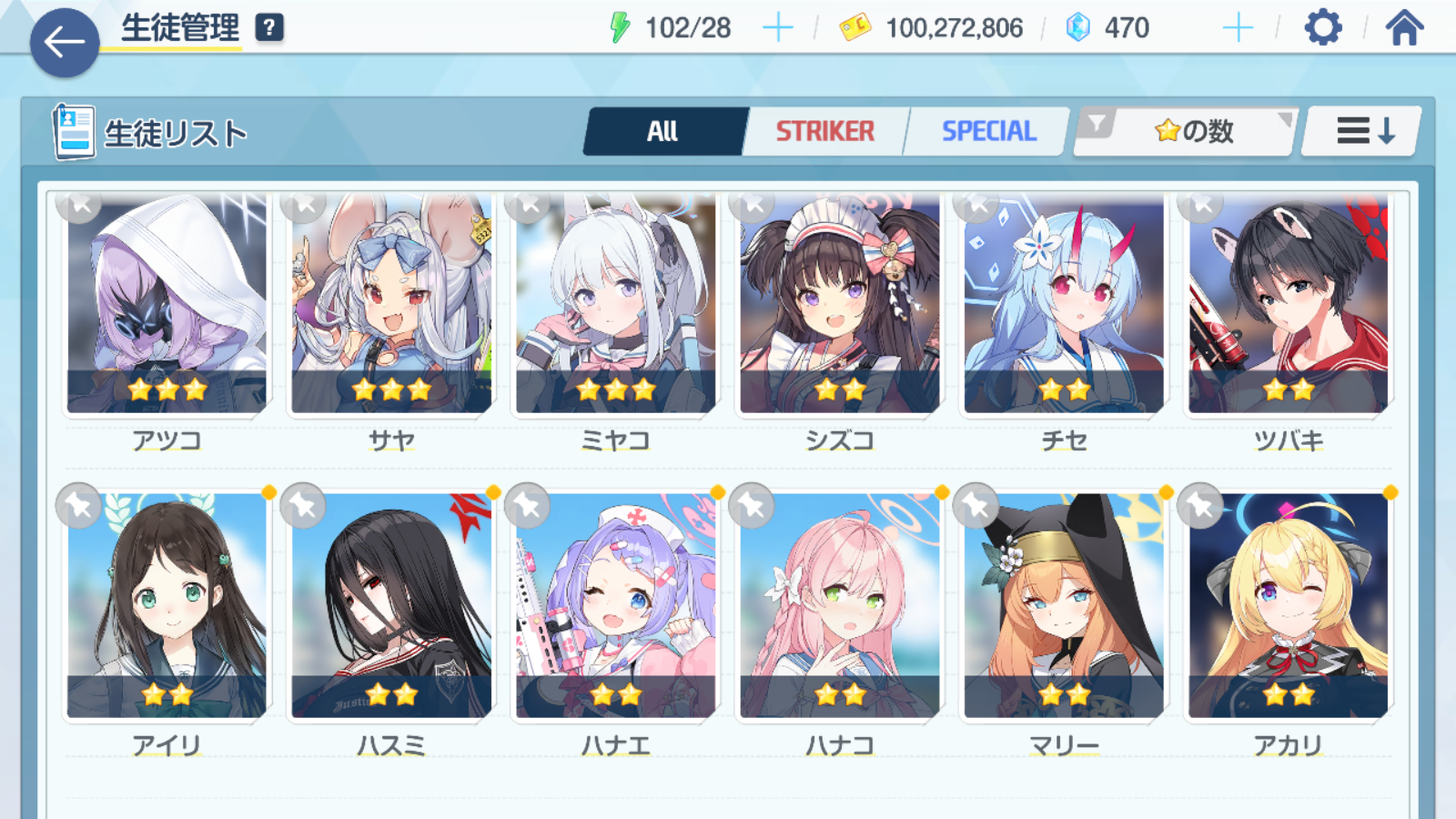Viewport: 1456px width, 819px height.
Task: Open student シズコ's card
Action: tap(840, 305)
